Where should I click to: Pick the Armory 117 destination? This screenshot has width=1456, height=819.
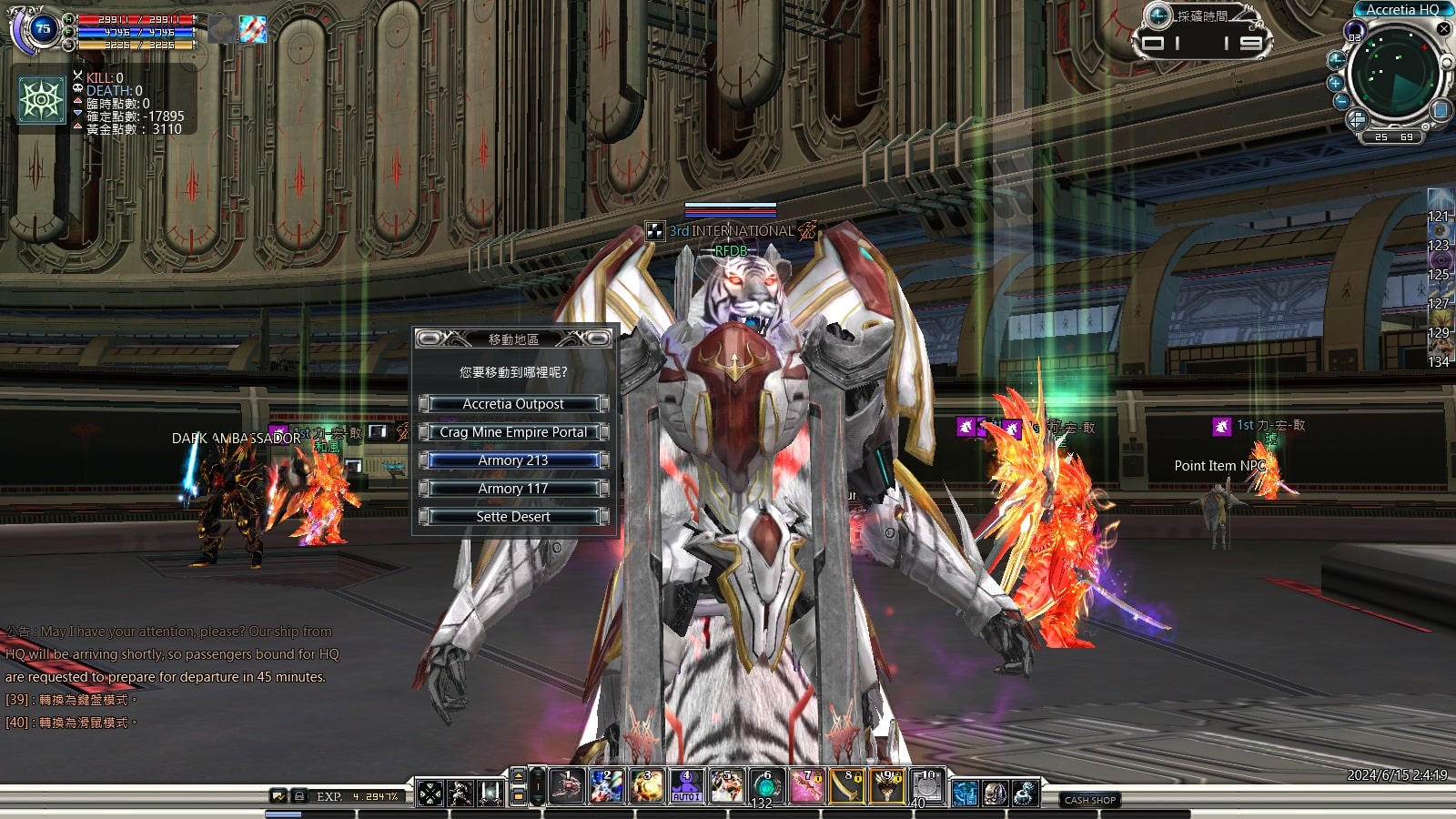[x=513, y=489]
